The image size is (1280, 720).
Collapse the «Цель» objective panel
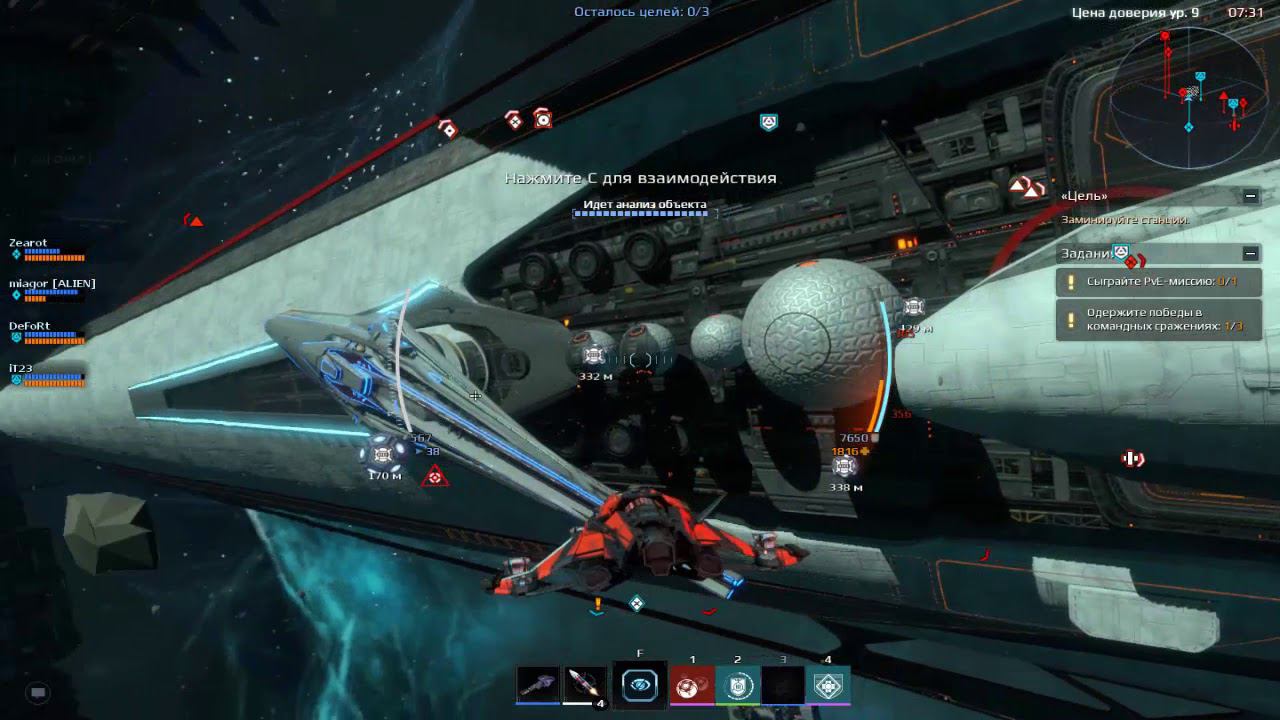(x=1250, y=196)
